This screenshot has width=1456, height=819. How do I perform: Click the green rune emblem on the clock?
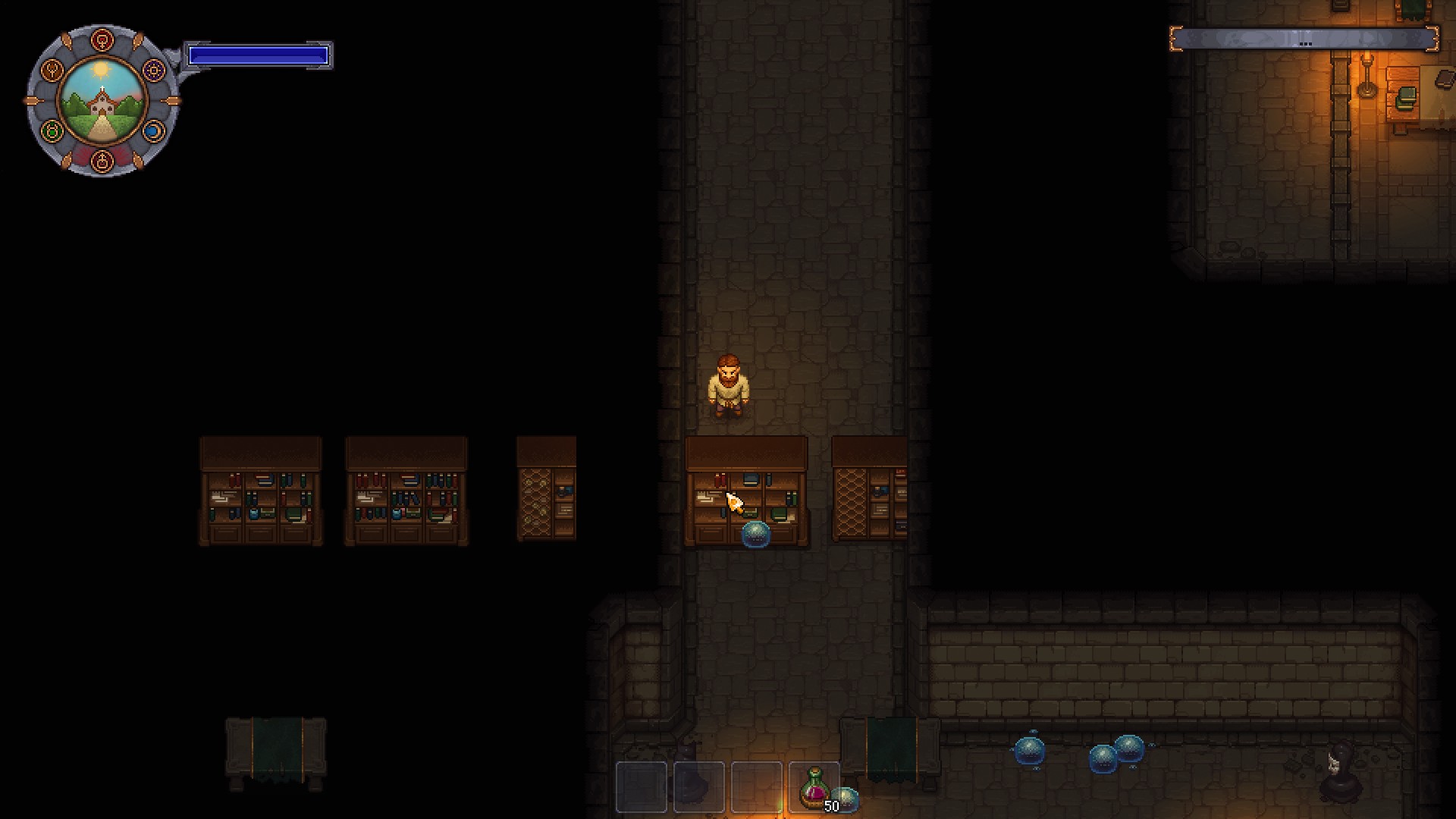click(50, 130)
